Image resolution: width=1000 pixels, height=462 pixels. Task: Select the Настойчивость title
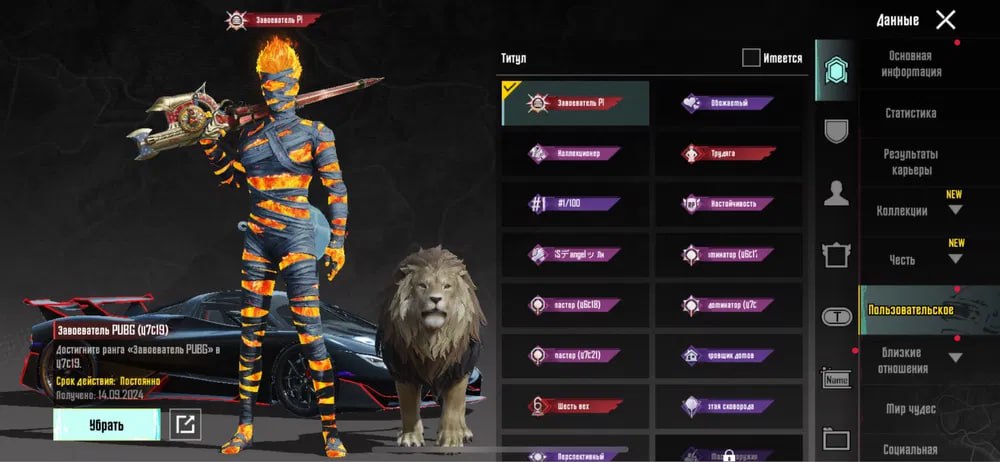click(728, 204)
